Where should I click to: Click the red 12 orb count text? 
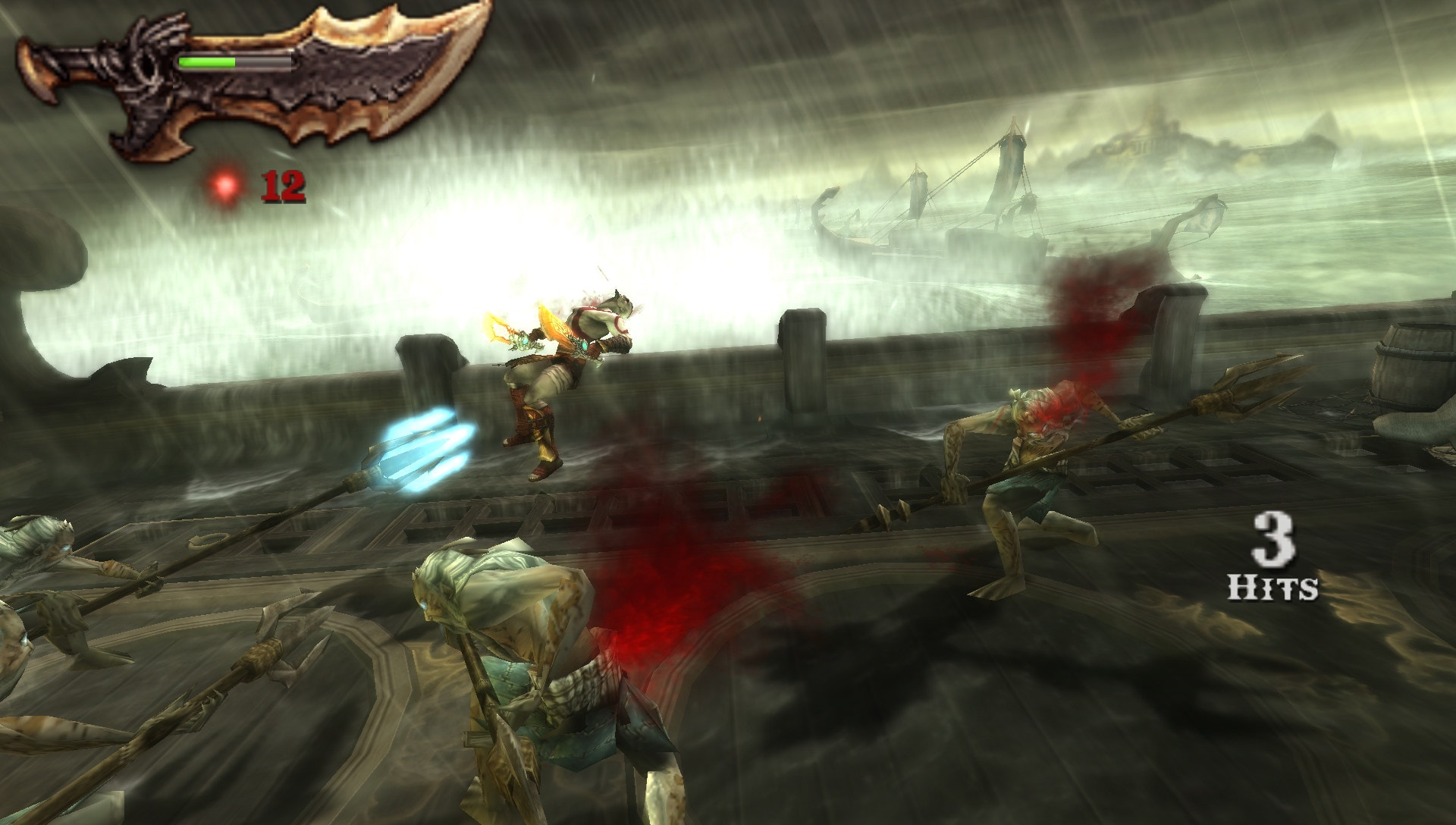click(282, 184)
